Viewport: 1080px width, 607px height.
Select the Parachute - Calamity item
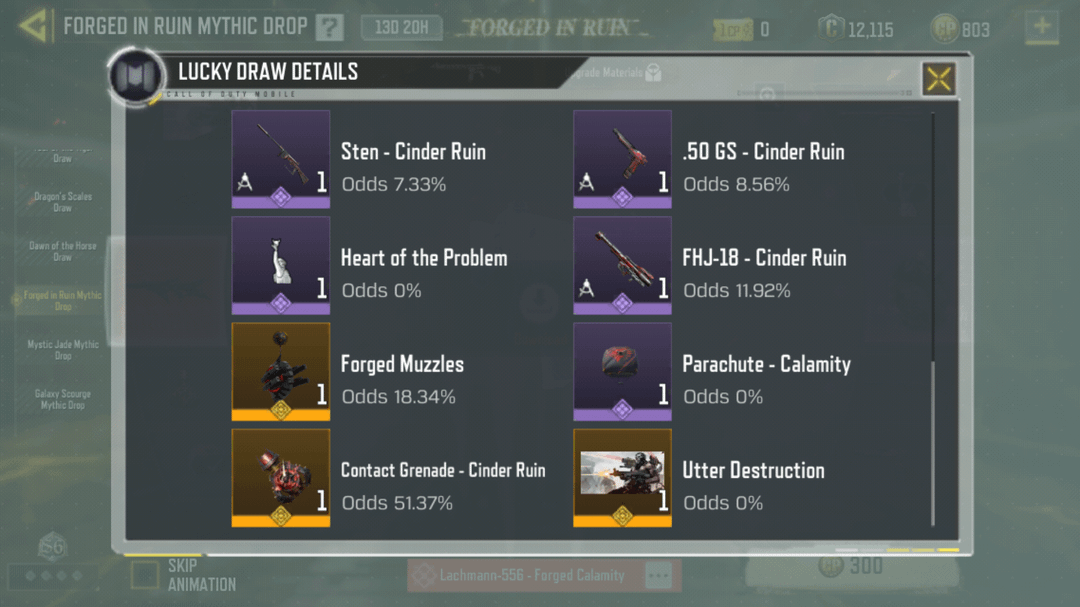[x=622, y=371]
